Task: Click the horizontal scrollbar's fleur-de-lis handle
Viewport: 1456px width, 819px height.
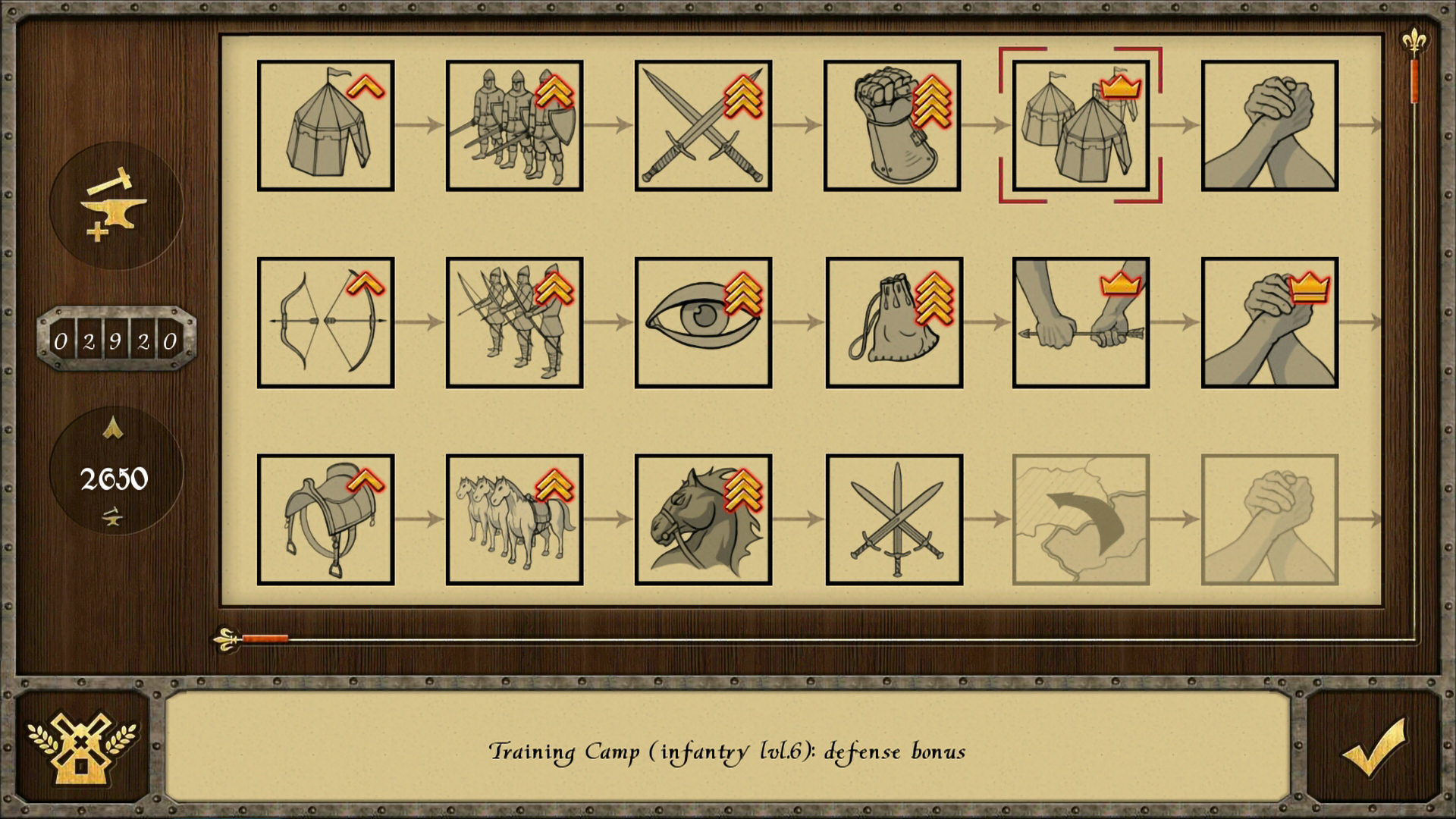Action: [x=227, y=639]
